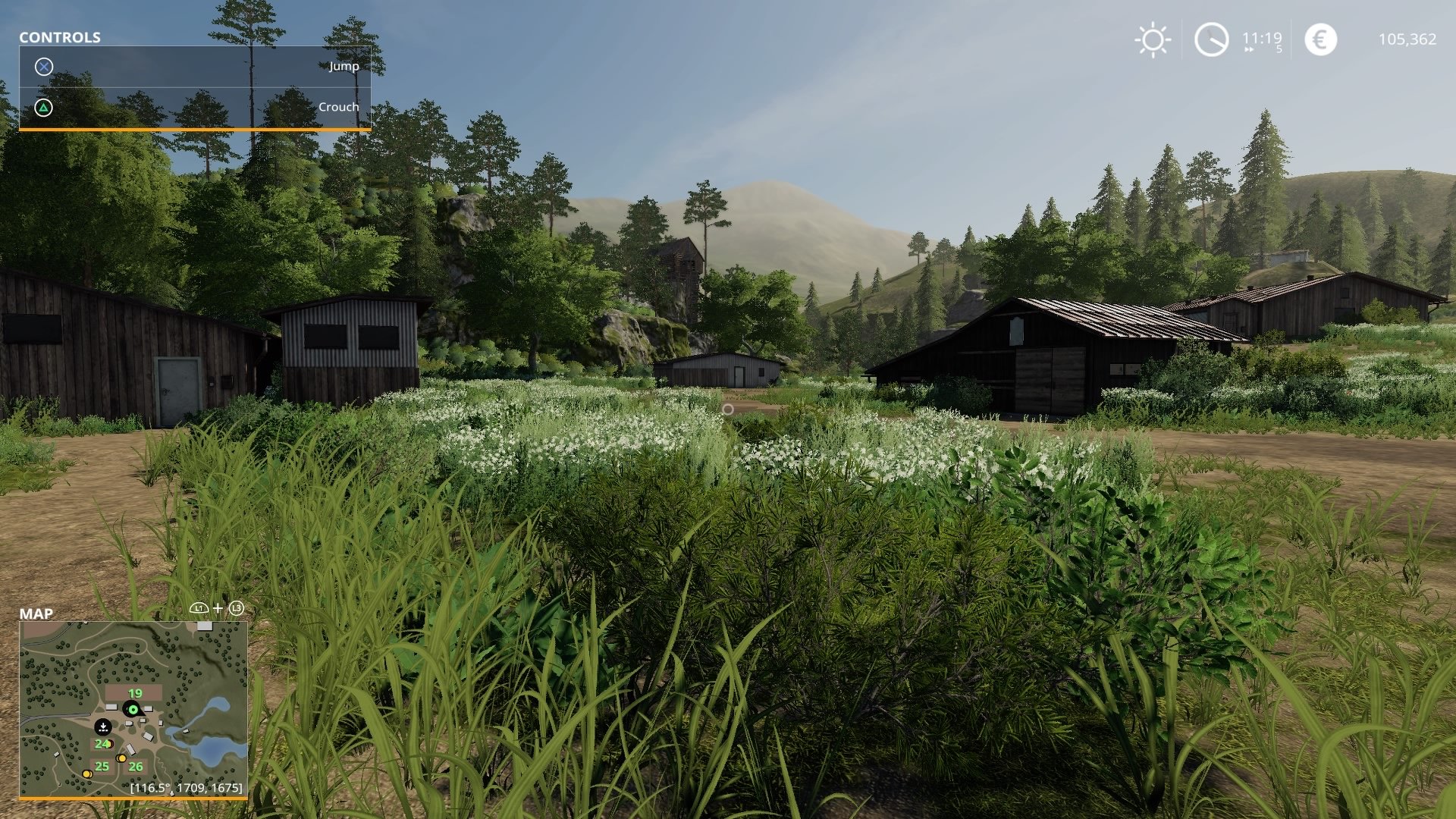Screen dimensions: 1456x819
Task: Click the green player position marker on minimap
Action: click(x=132, y=709)
